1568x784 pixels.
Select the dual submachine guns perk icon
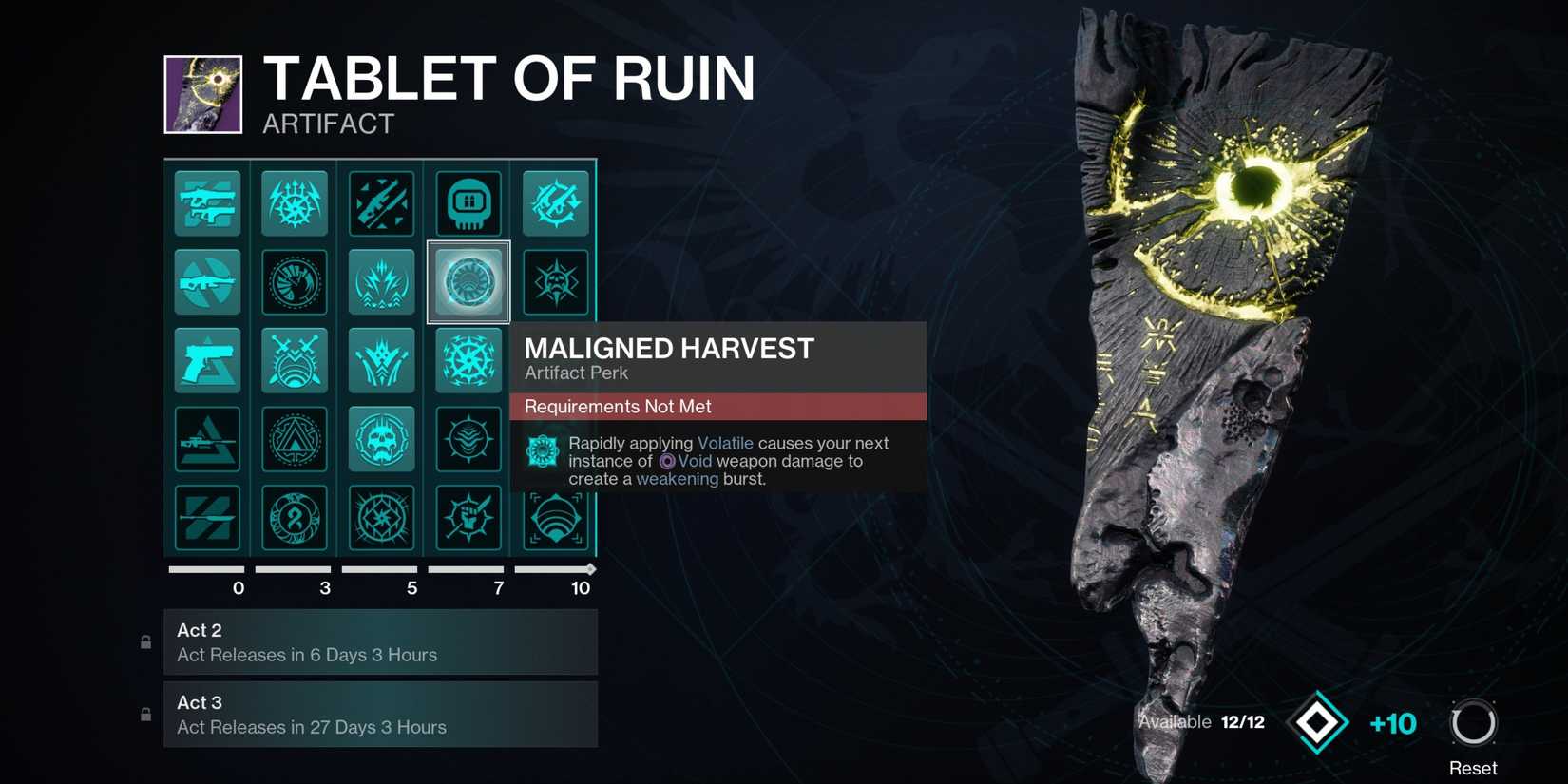[207, 203]
